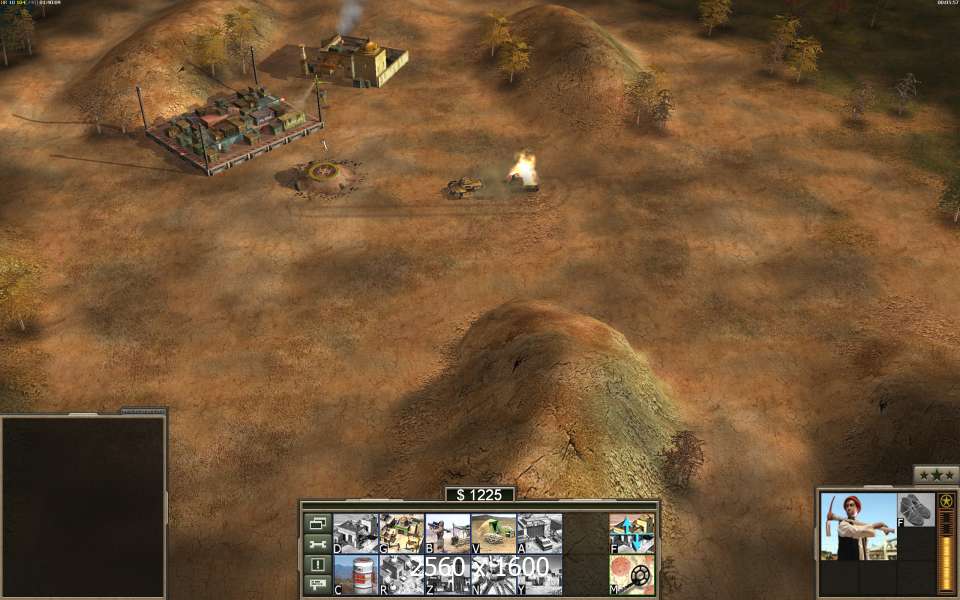Click the bottom sidebar button under the alert
Screen dimensions: 960x600
click(317, 585)
